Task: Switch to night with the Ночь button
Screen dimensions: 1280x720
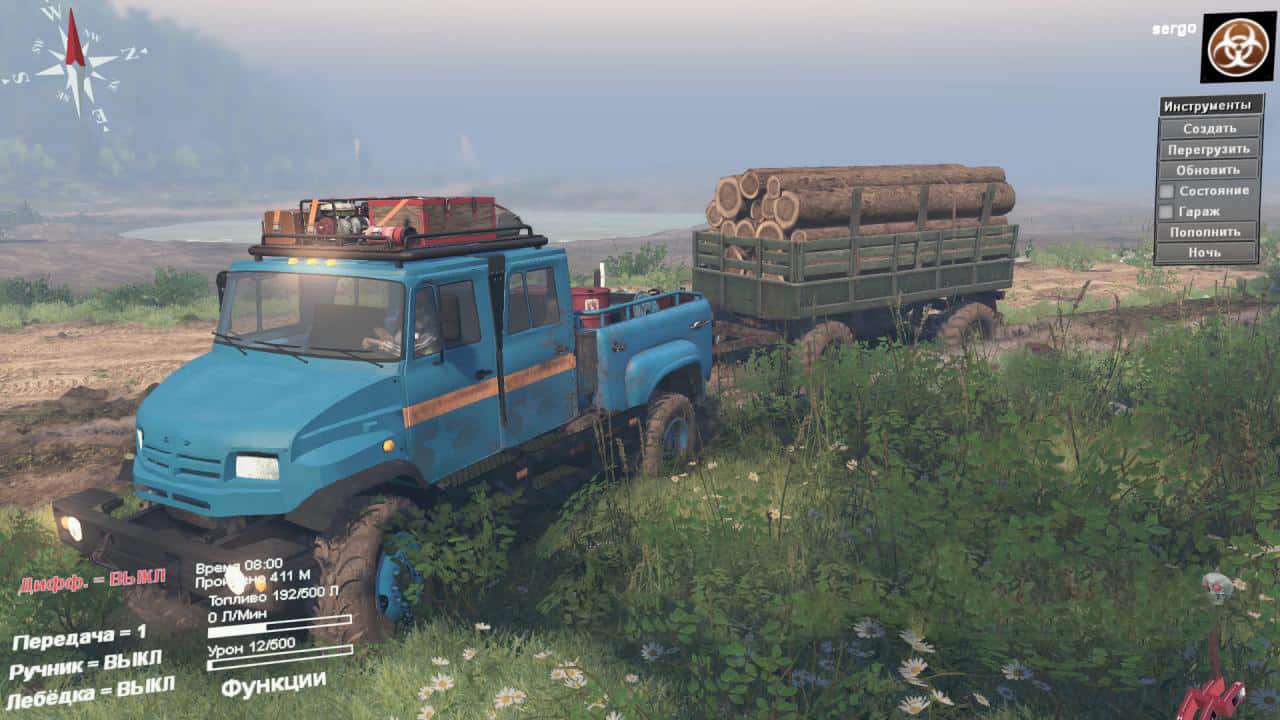Action: (x=1209, y=253)
